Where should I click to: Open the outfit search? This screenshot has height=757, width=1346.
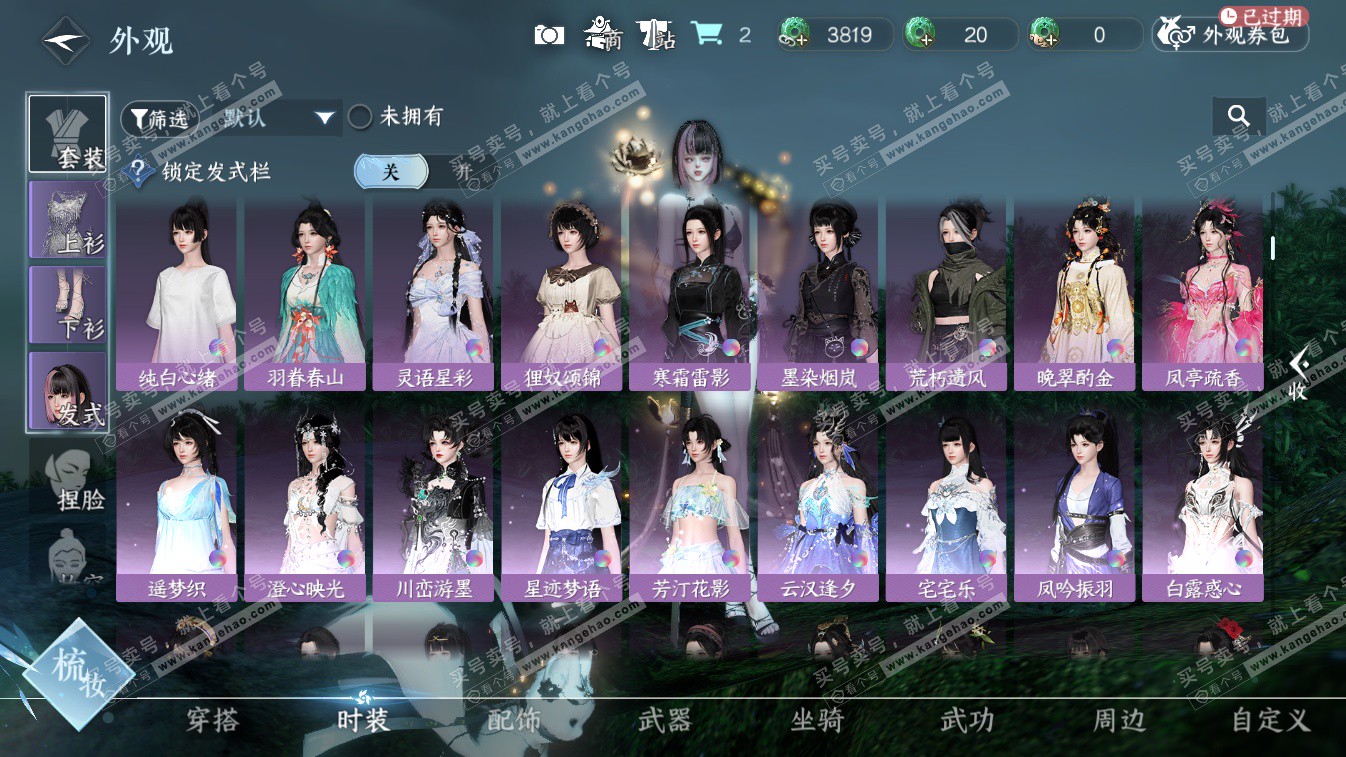tap(1239, 116)
